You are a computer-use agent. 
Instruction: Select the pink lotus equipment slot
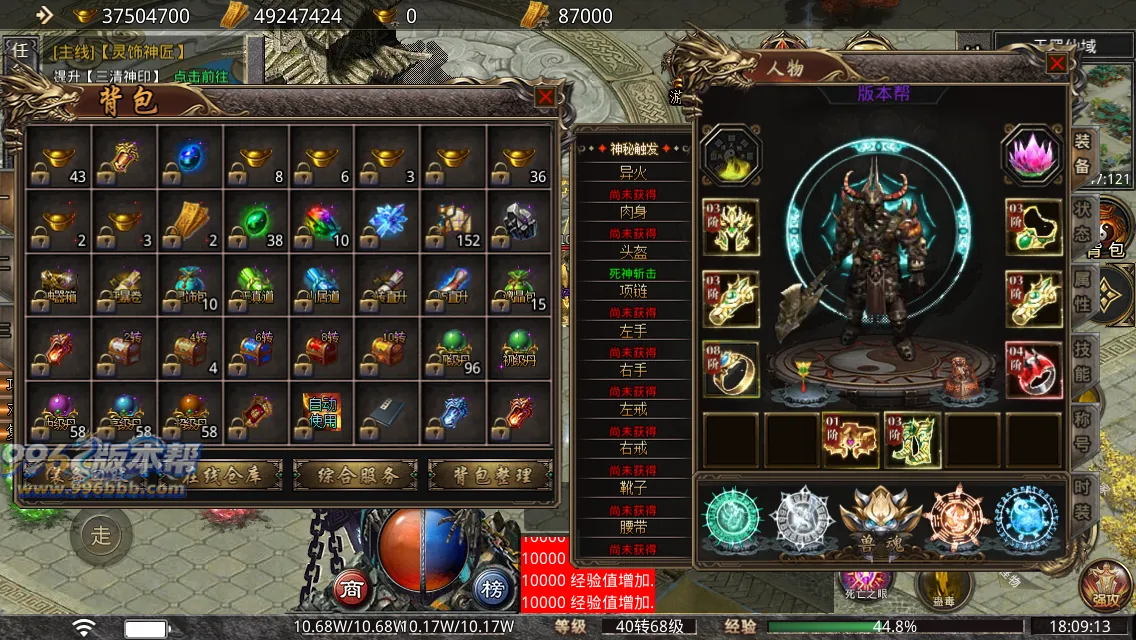(1032, 155)
